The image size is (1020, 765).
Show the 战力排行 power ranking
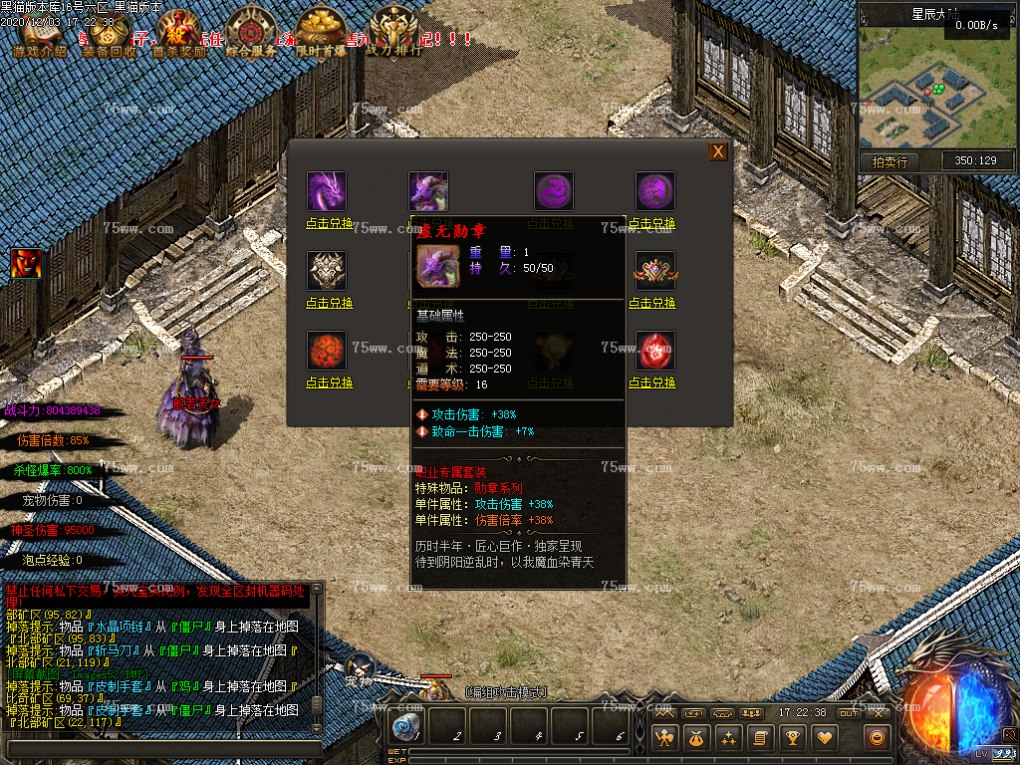(393, 32)
